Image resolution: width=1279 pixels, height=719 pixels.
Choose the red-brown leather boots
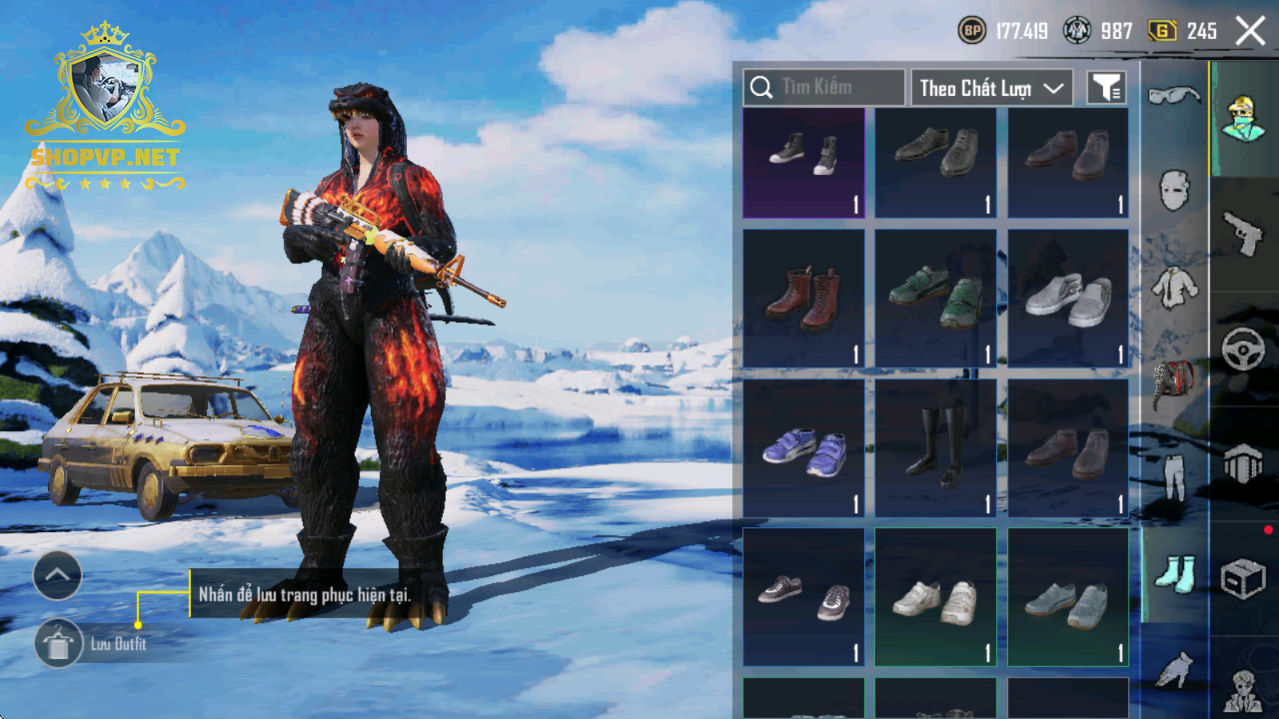tap(803, 298)
